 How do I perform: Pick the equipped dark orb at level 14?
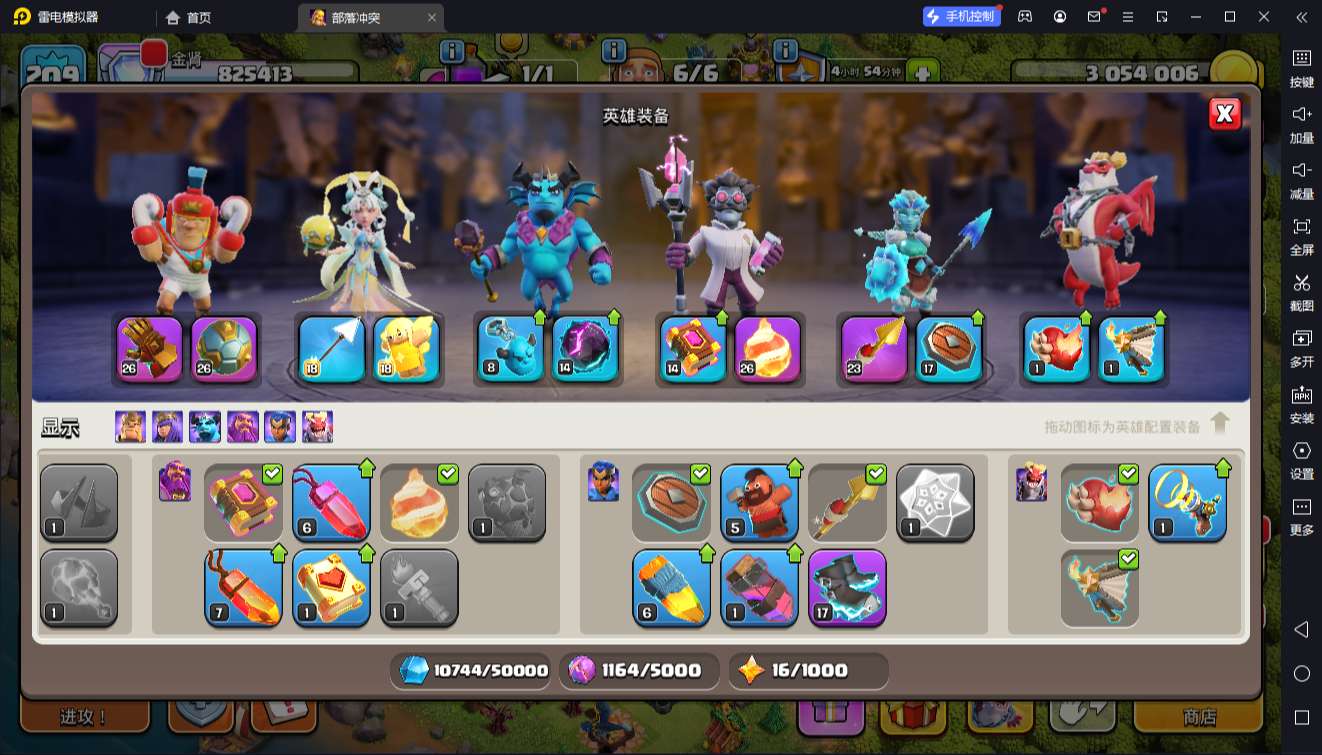pyautogui.click(x=586, y=349)
